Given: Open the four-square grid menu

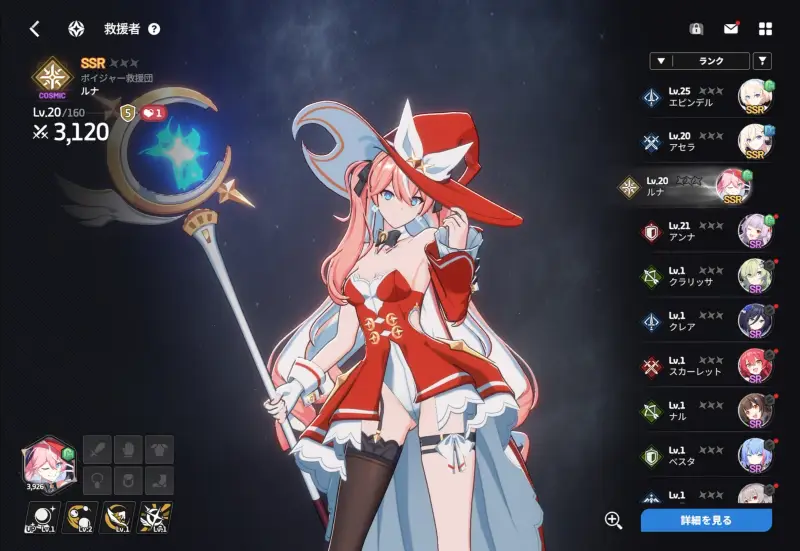Looking at the screenshot, I should click(x=766, y=29).
